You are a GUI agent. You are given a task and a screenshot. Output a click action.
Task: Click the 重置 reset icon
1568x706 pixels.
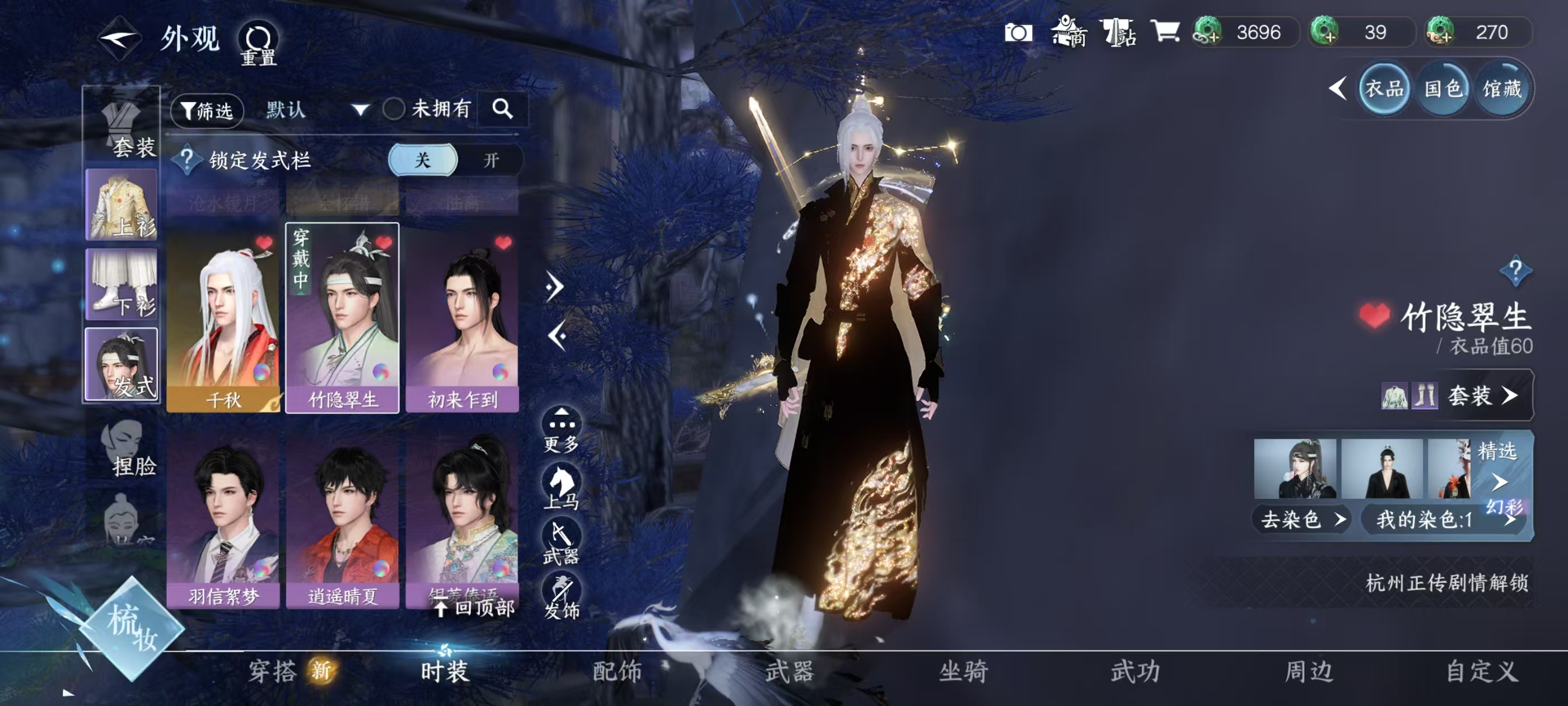tap(259, 40)
